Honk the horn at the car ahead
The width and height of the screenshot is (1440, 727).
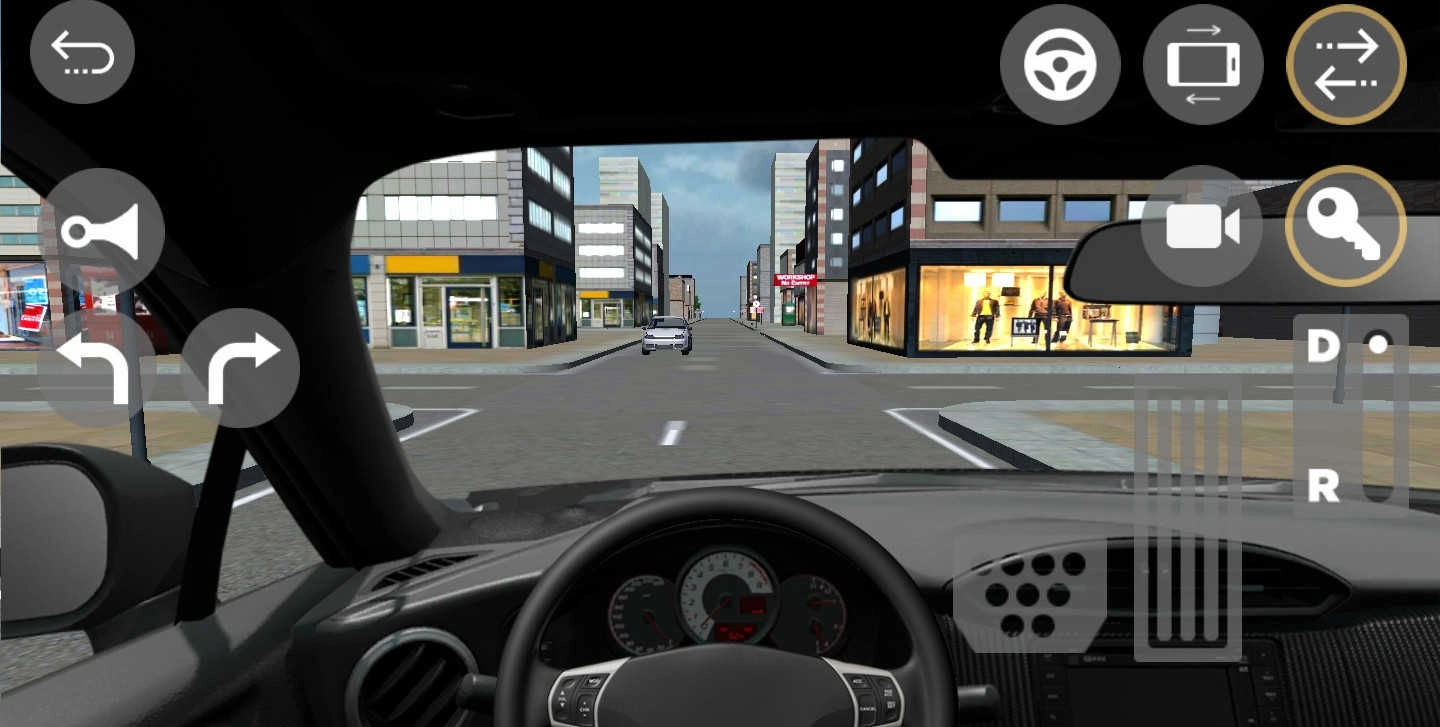click(104, 227)
